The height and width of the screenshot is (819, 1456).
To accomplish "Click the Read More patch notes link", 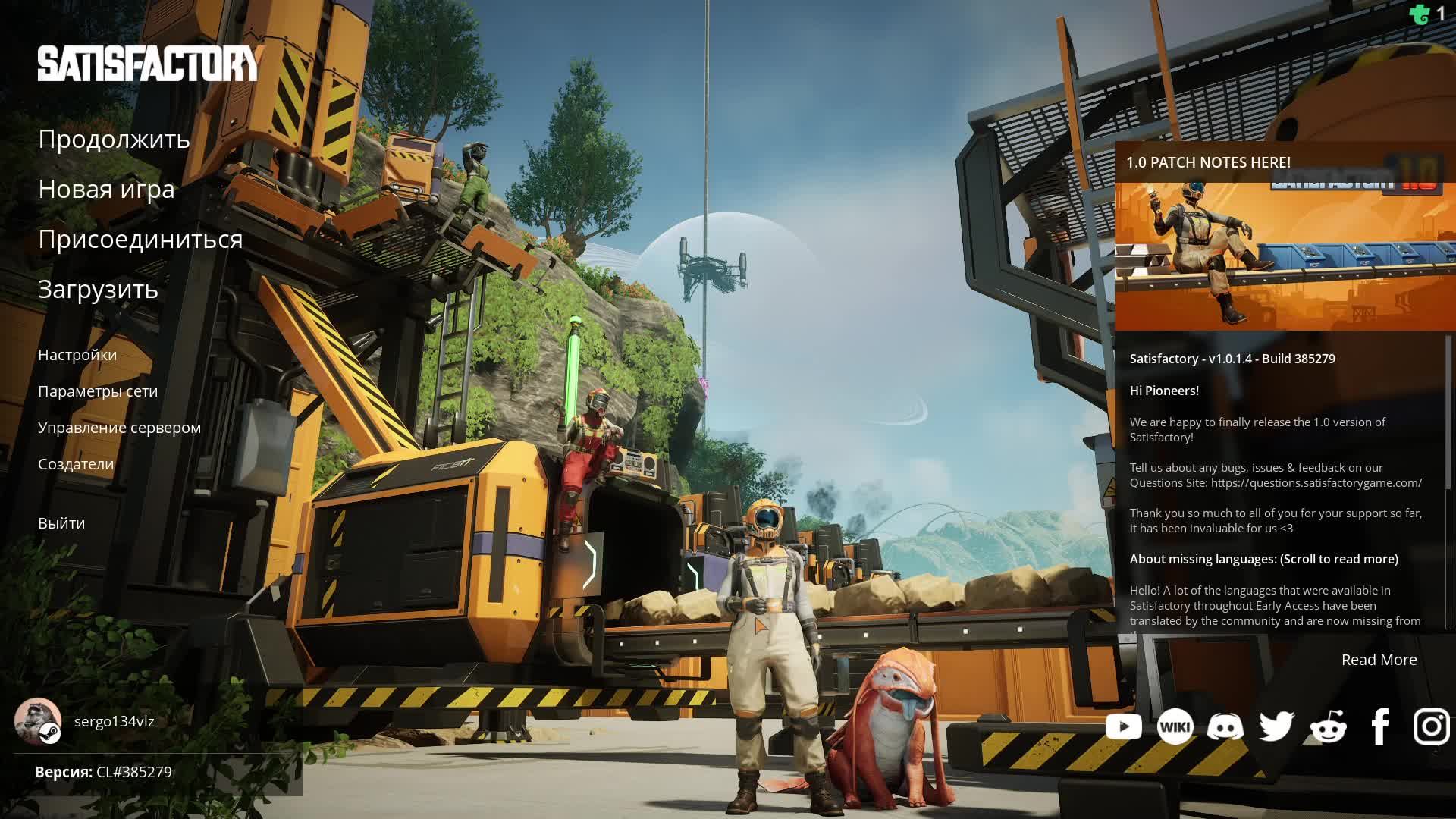I will click(x=1379, y=660).
